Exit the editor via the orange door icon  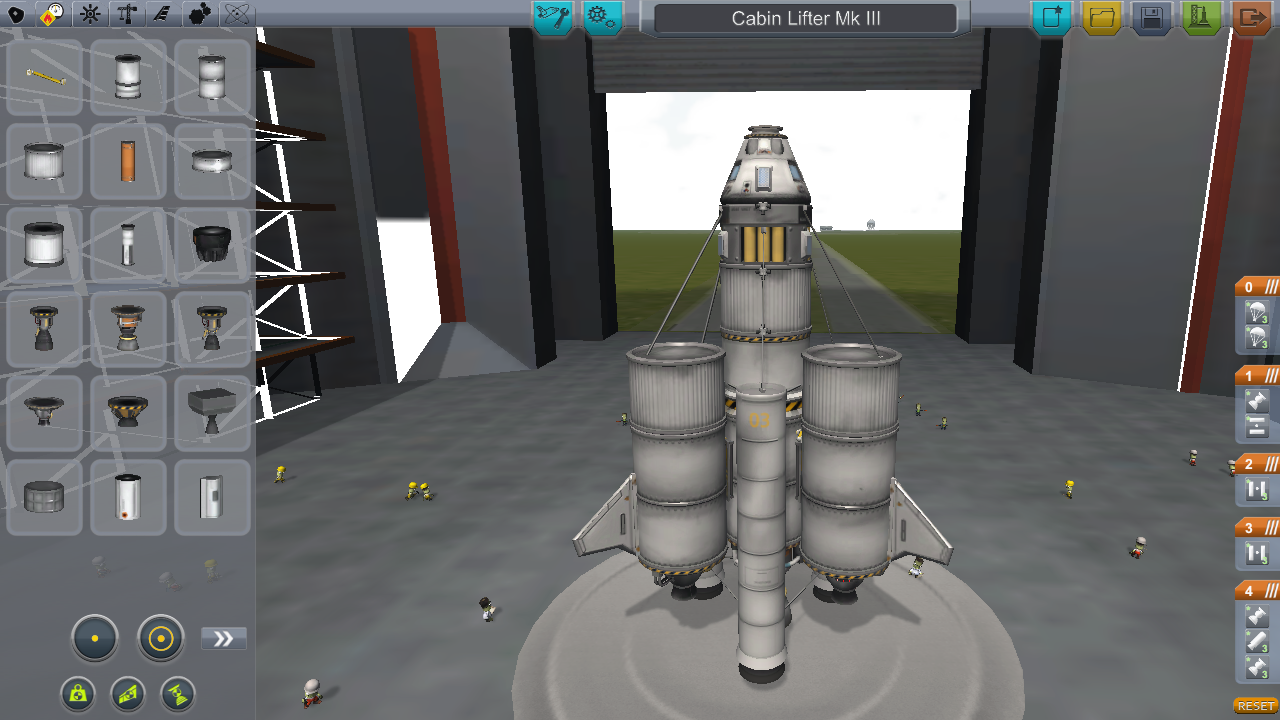pos(1251,17)
